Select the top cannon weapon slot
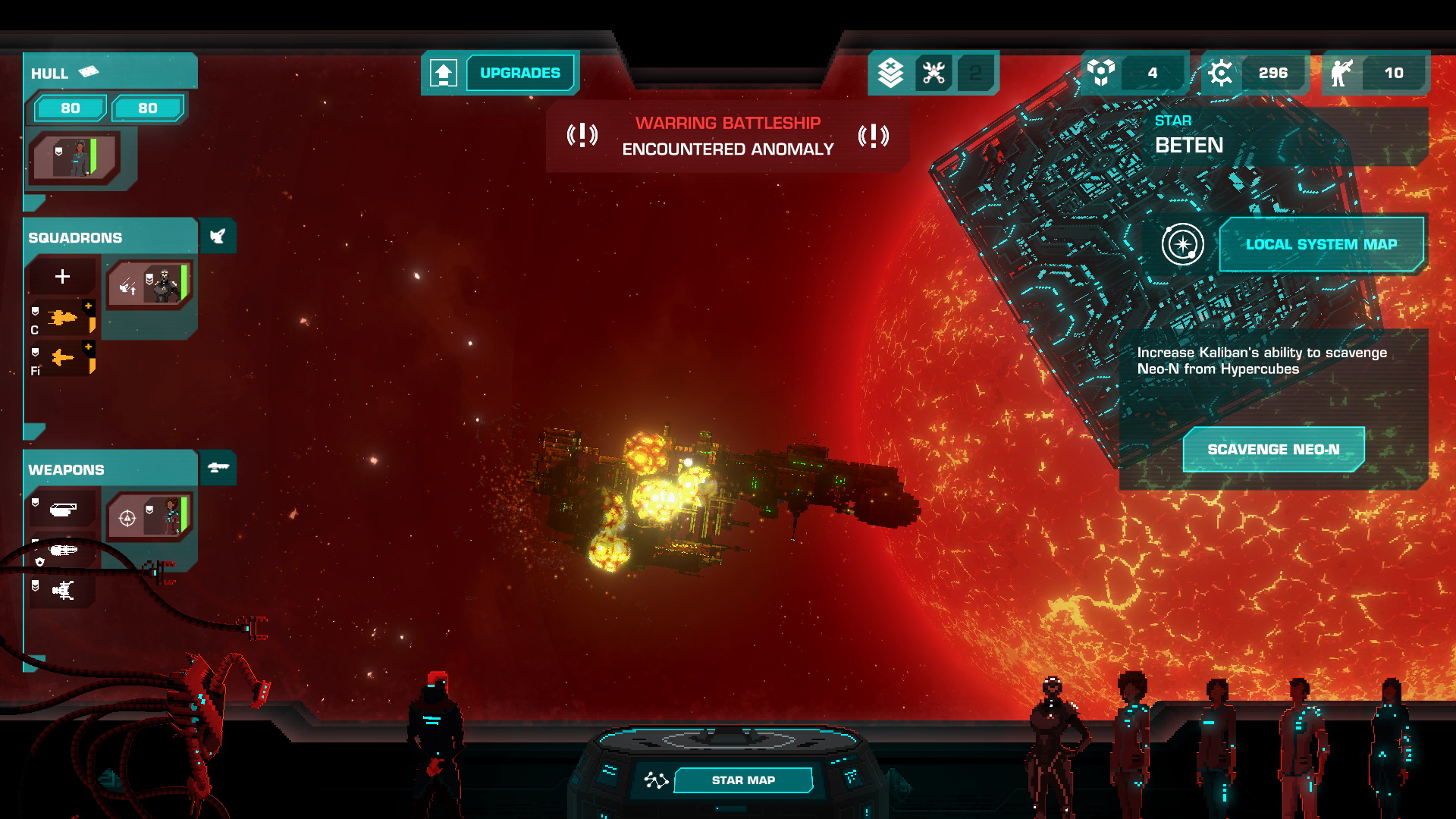This screenshot has width=1456, height=819. (x=63, y=510)
